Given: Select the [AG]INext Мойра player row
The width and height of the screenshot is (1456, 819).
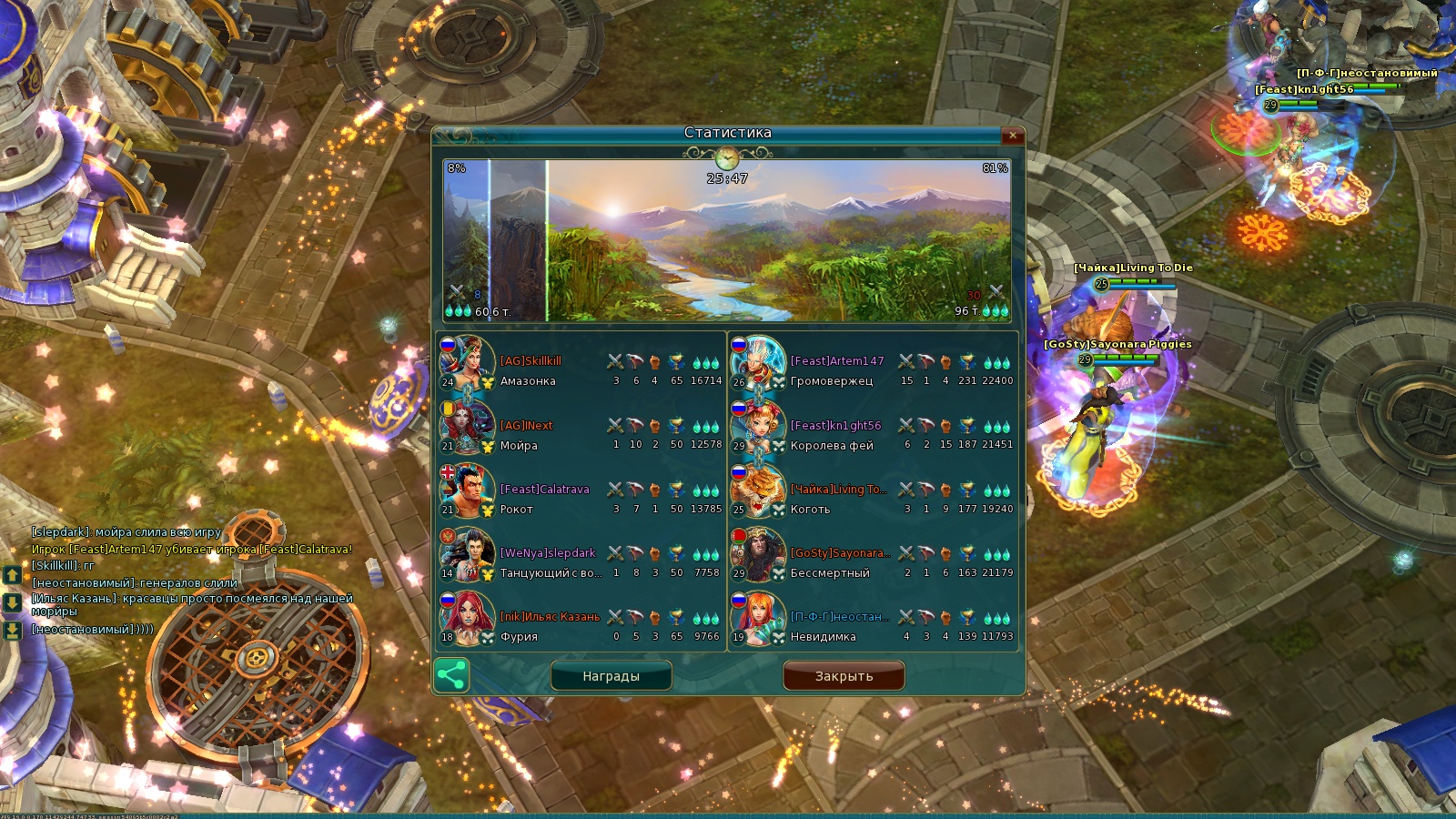Looking at the screenshot, I should 581,435.
